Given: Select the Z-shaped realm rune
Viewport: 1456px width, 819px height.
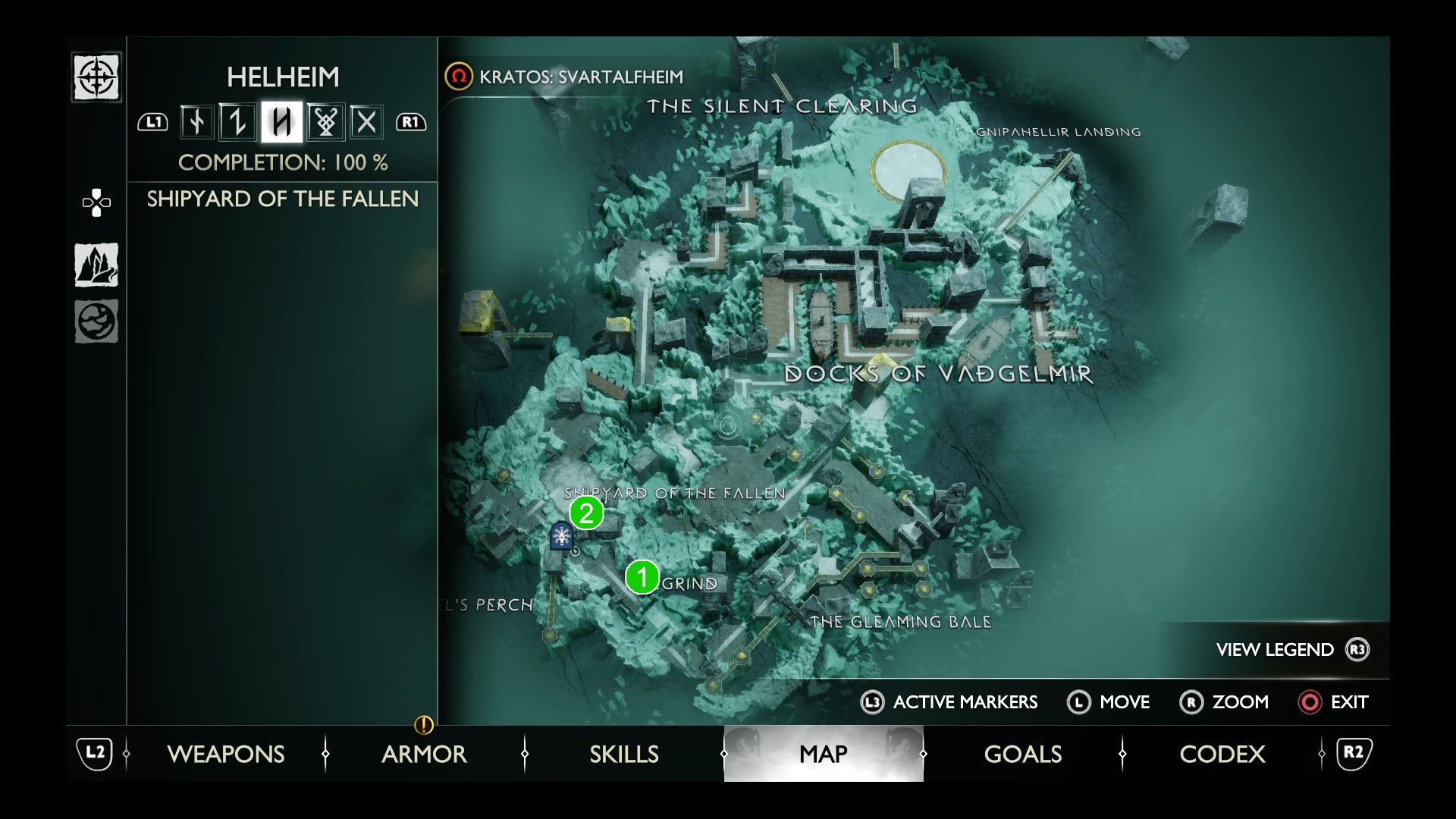Looking at the screenshot, I should (x=238, y=122).
